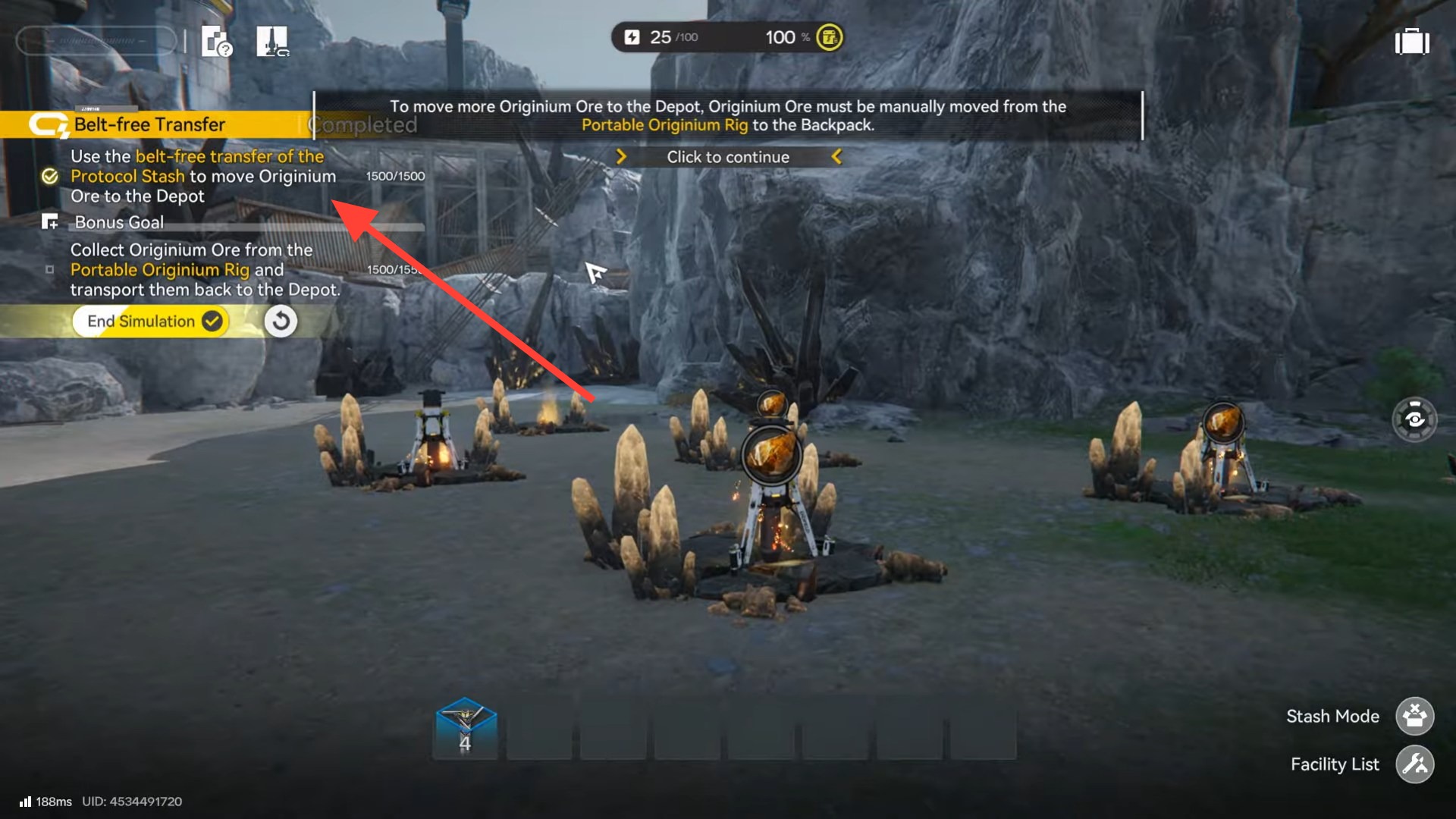The width and height of the screenshot is (1456, 819).
Task: Open the backpack icon
Action: [x=1412, y=42]
